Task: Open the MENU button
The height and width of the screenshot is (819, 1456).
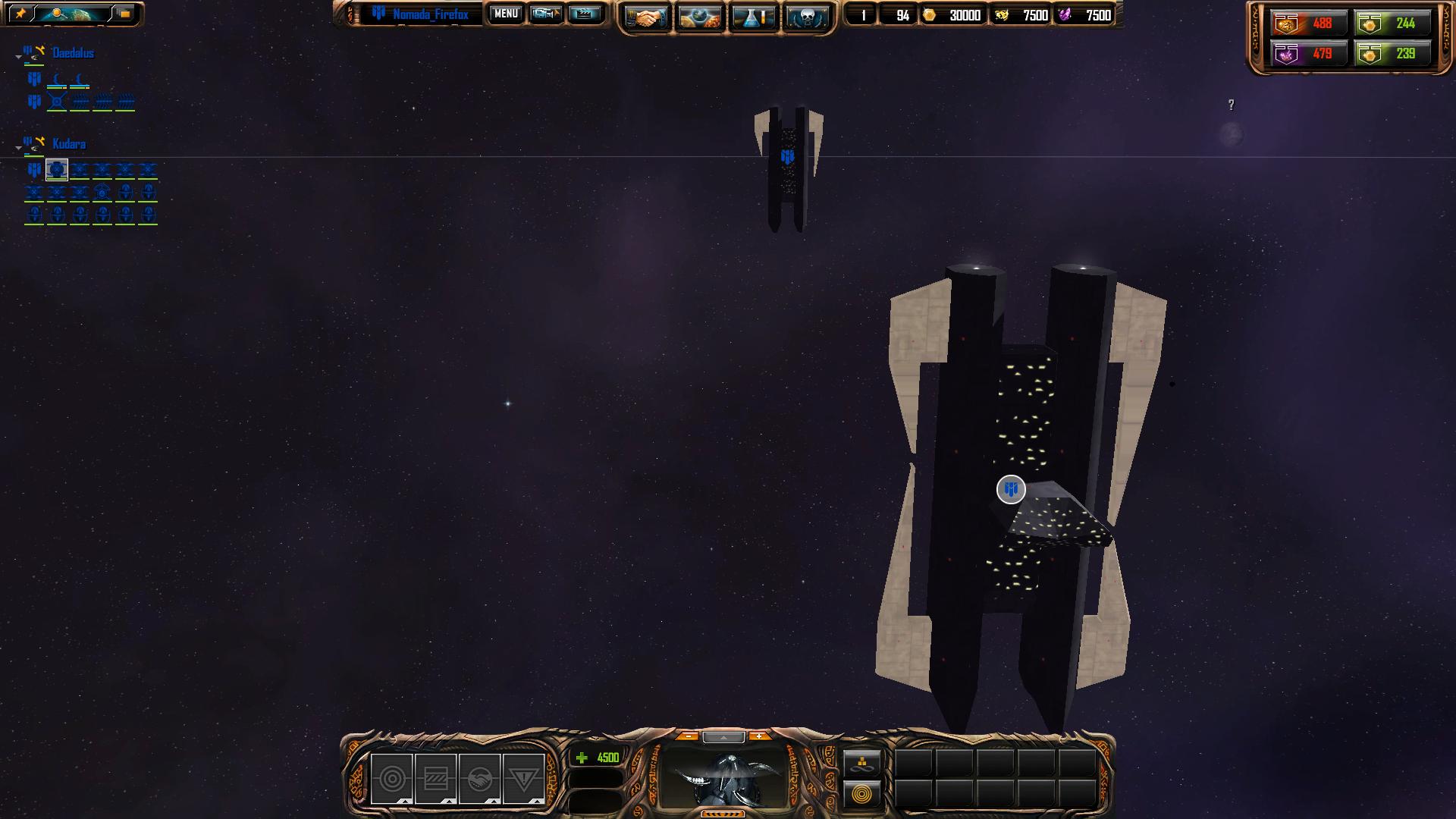Action: pos(505,14)
